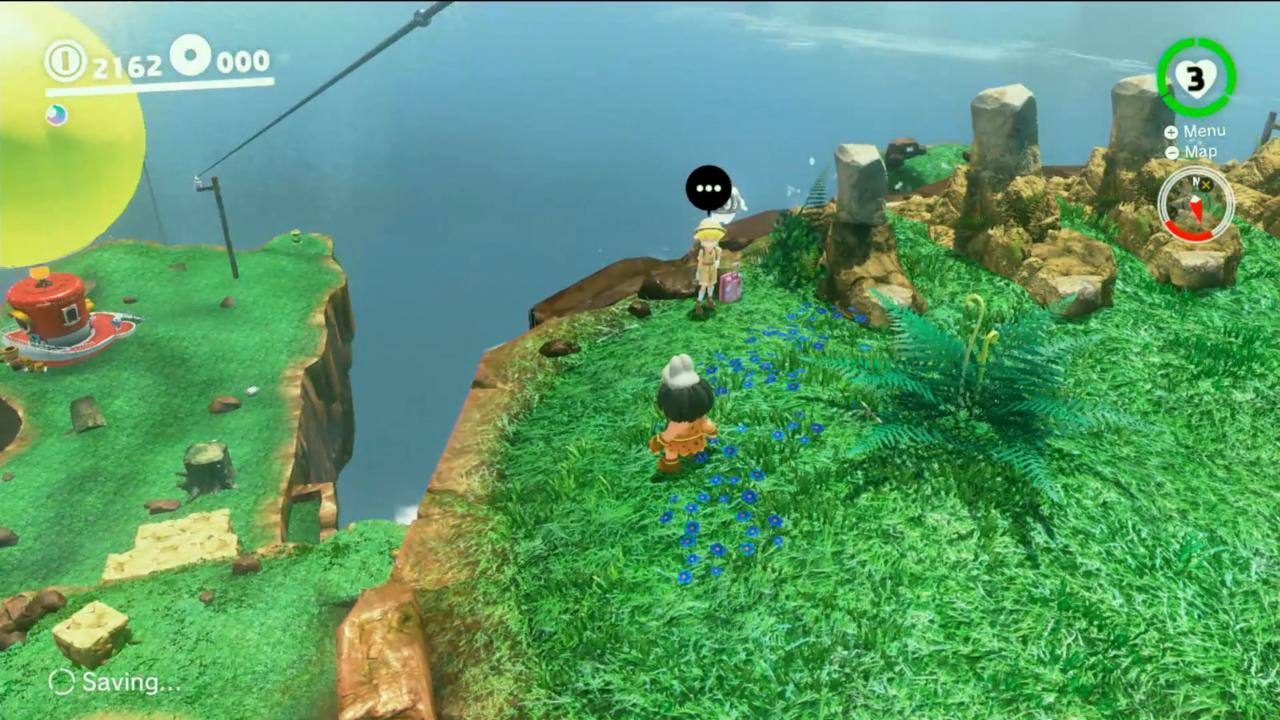
Task: Open the Menu label
Action: pos(1203,130)
